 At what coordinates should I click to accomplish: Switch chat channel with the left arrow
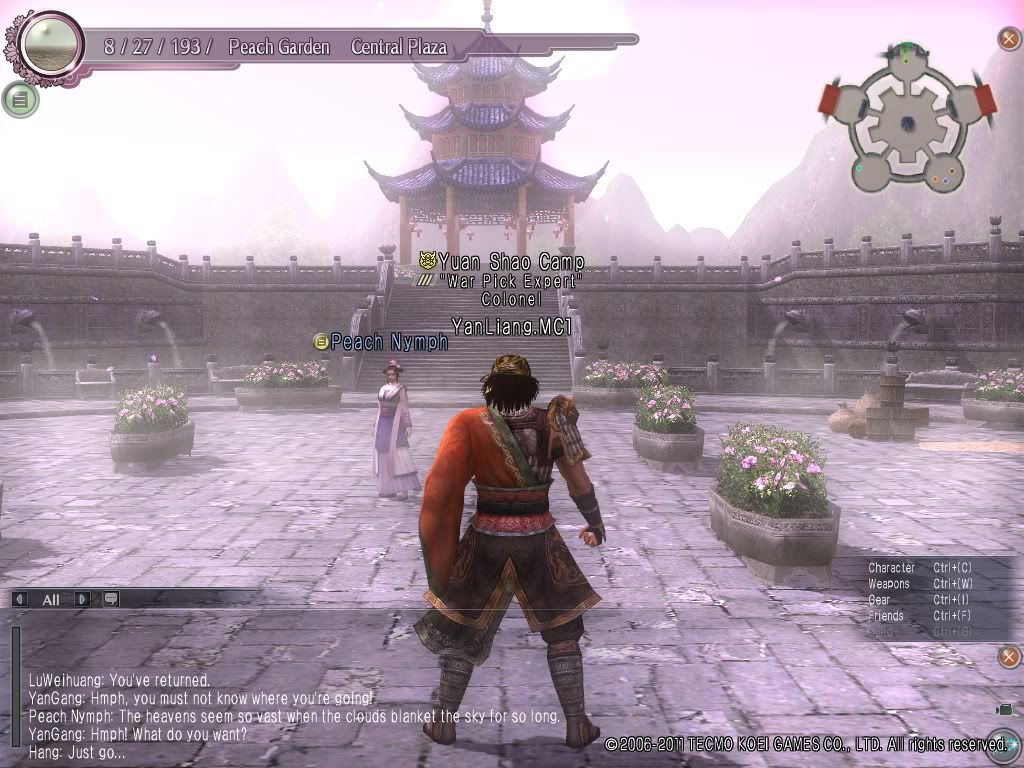click(20, 599)
